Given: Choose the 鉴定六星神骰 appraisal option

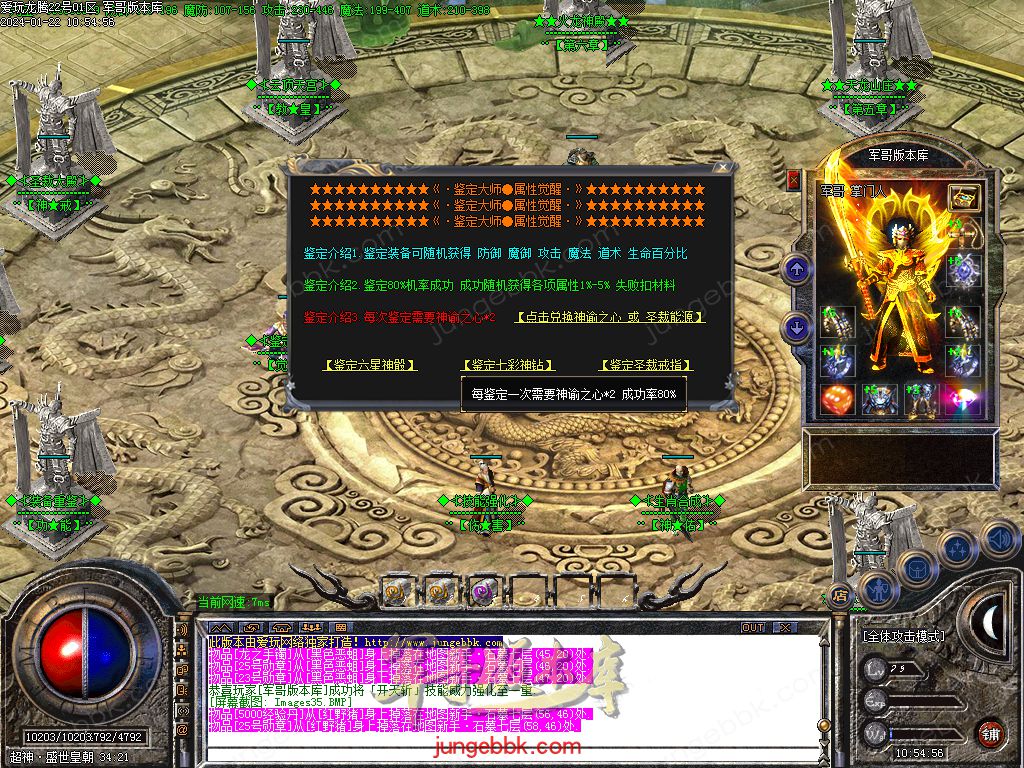Looking at the screenshot, I should click(x=370, y=365).
